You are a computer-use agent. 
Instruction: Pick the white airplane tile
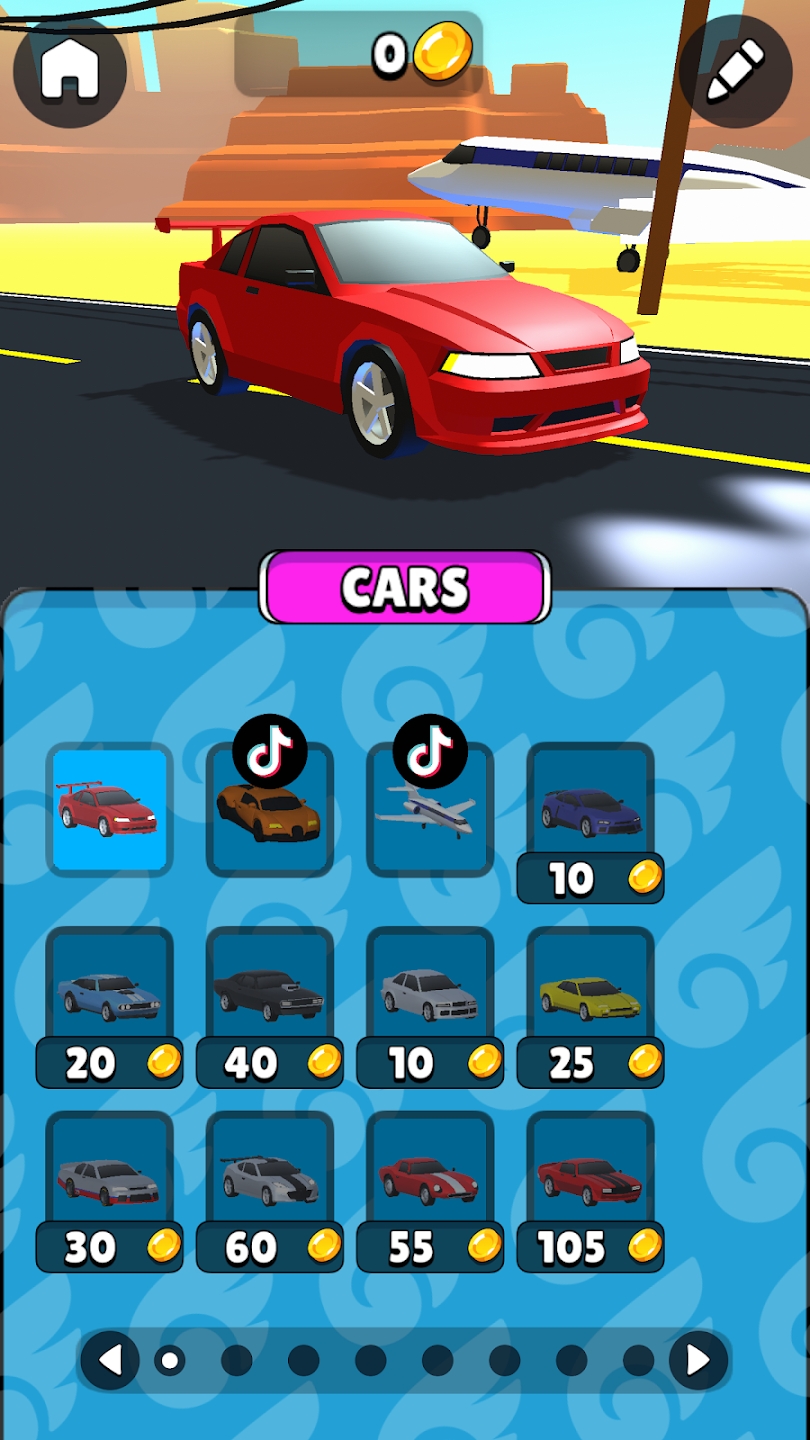[430, 810]
